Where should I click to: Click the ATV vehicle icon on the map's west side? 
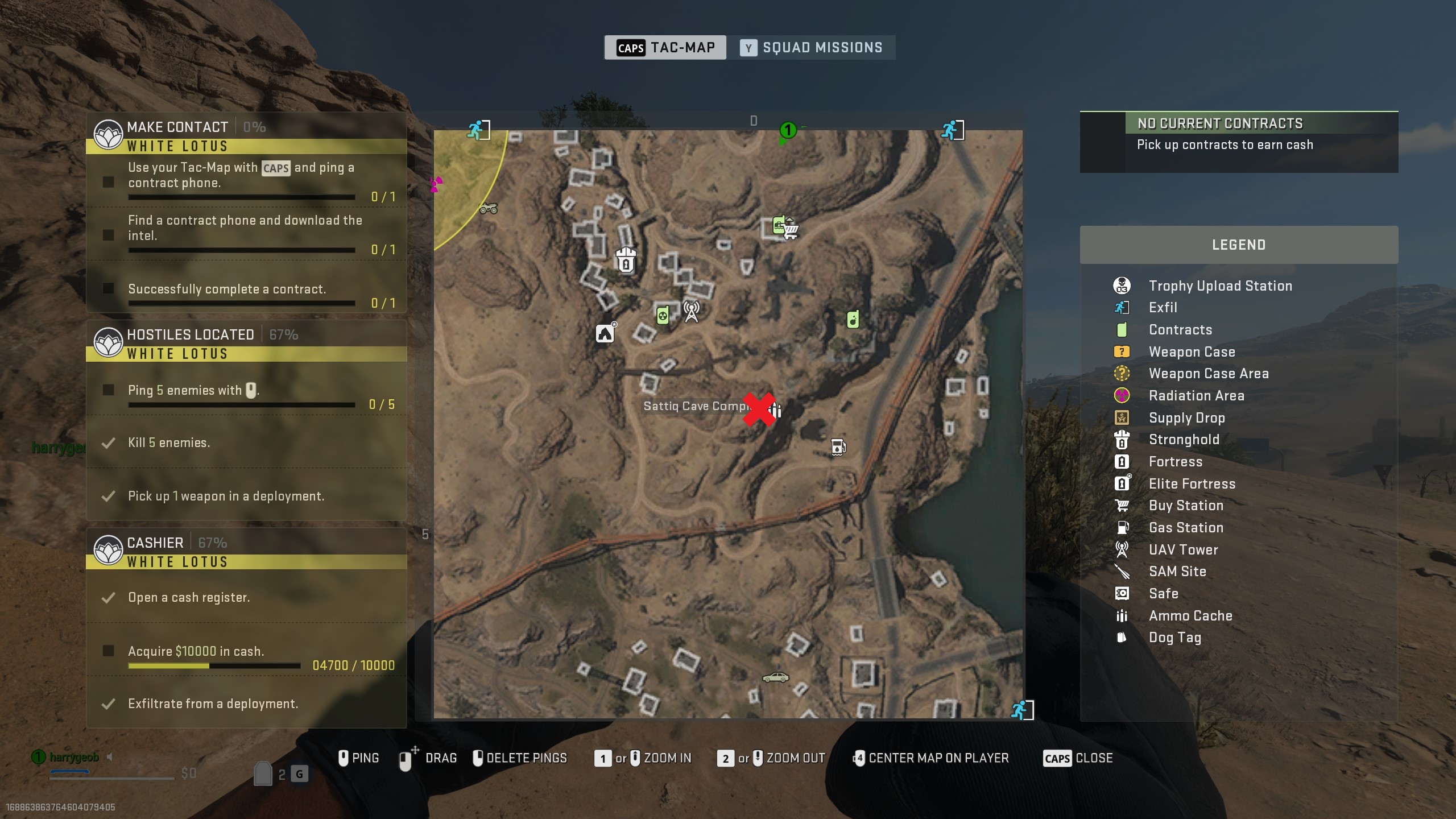coord(488,208)
